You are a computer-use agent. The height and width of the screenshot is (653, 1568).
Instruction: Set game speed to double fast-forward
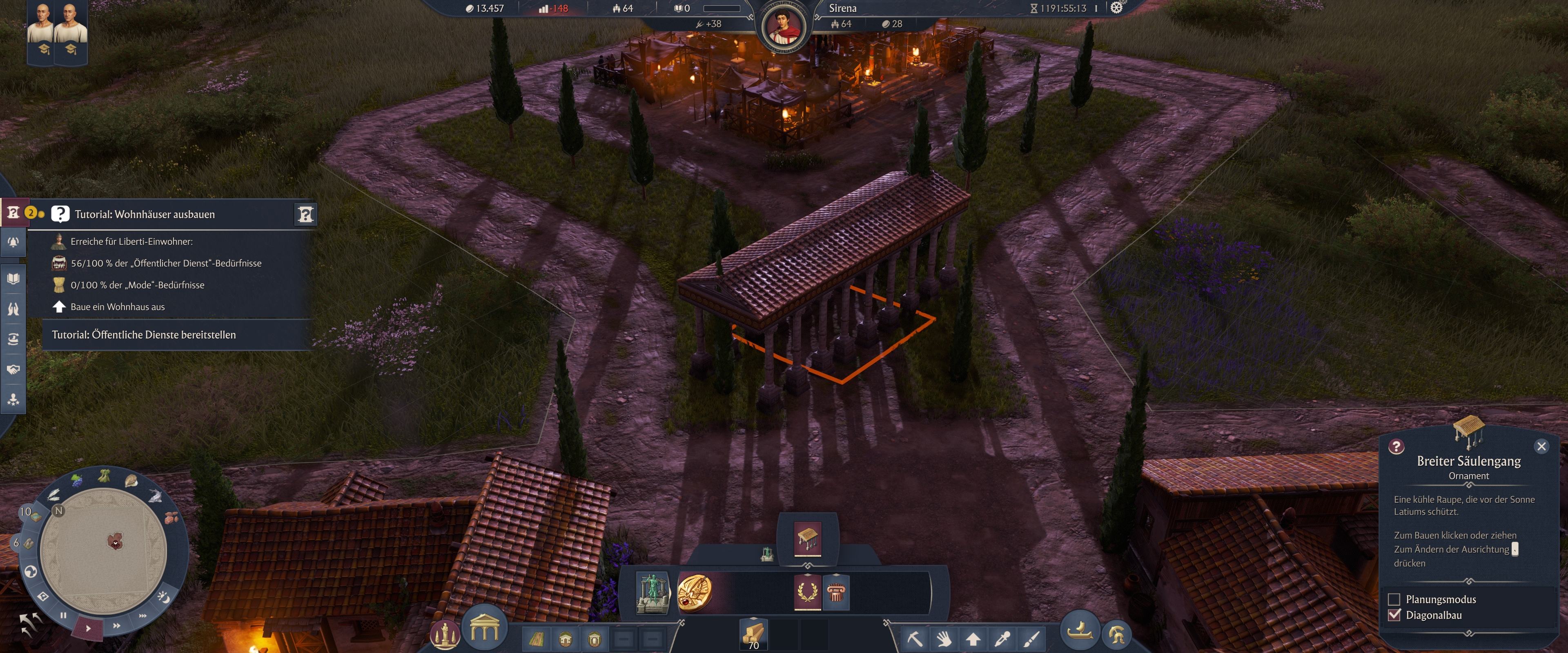pyautogui.click(x=116, y=625)
